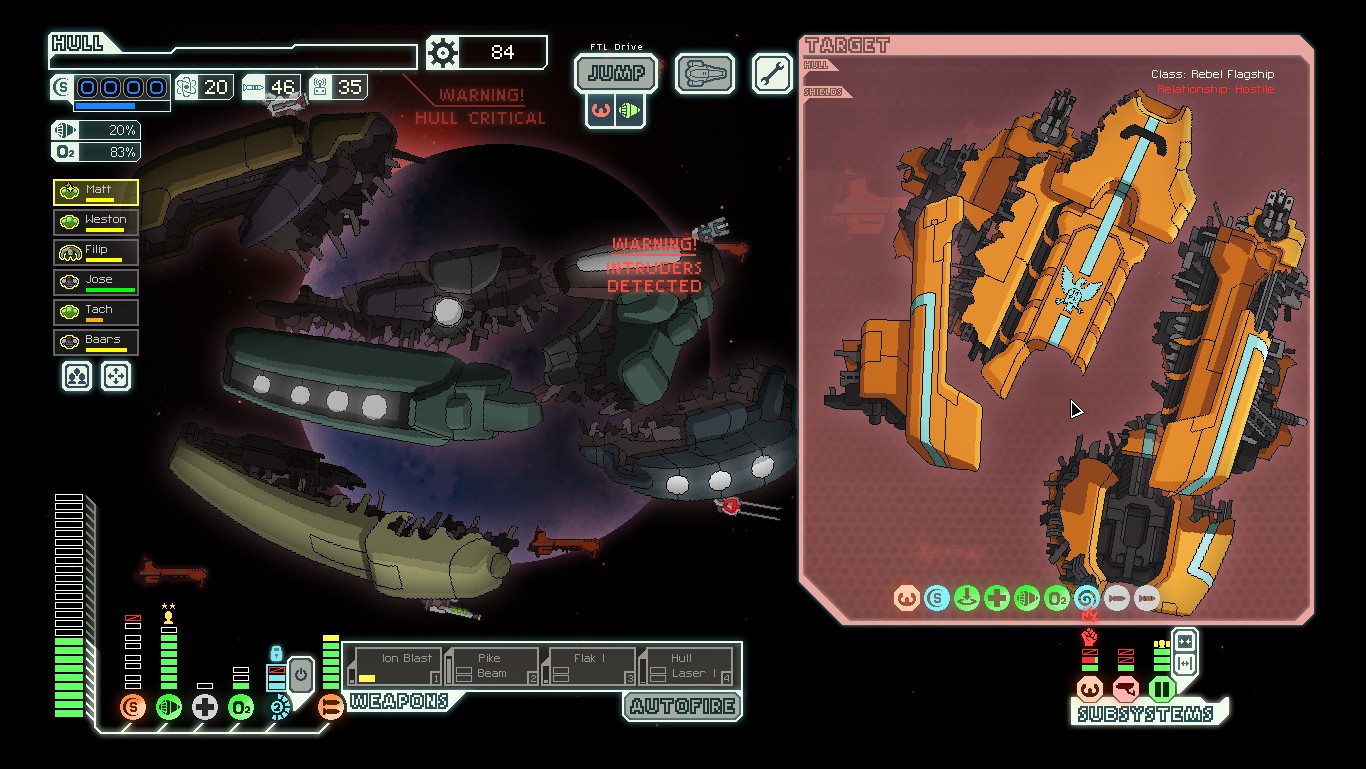Click the orange shields system icon

point(132,708)
